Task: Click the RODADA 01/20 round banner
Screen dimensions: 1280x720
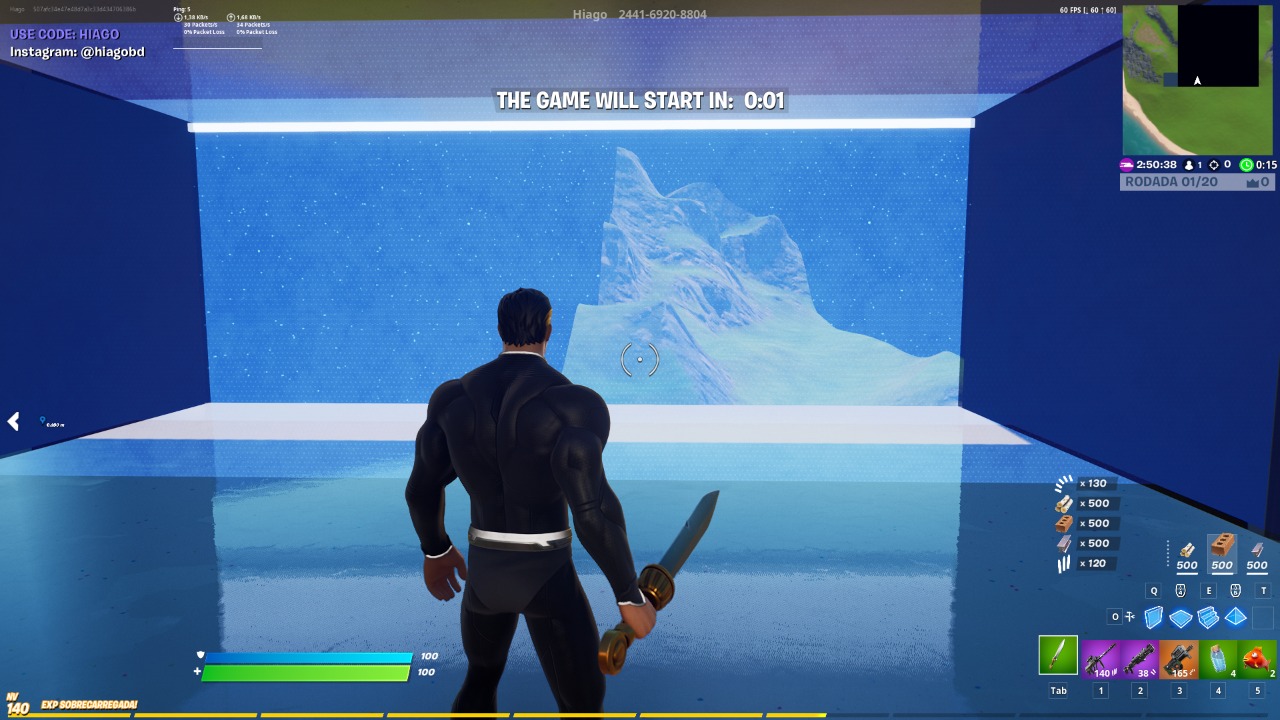Action: click(1170, 181)
